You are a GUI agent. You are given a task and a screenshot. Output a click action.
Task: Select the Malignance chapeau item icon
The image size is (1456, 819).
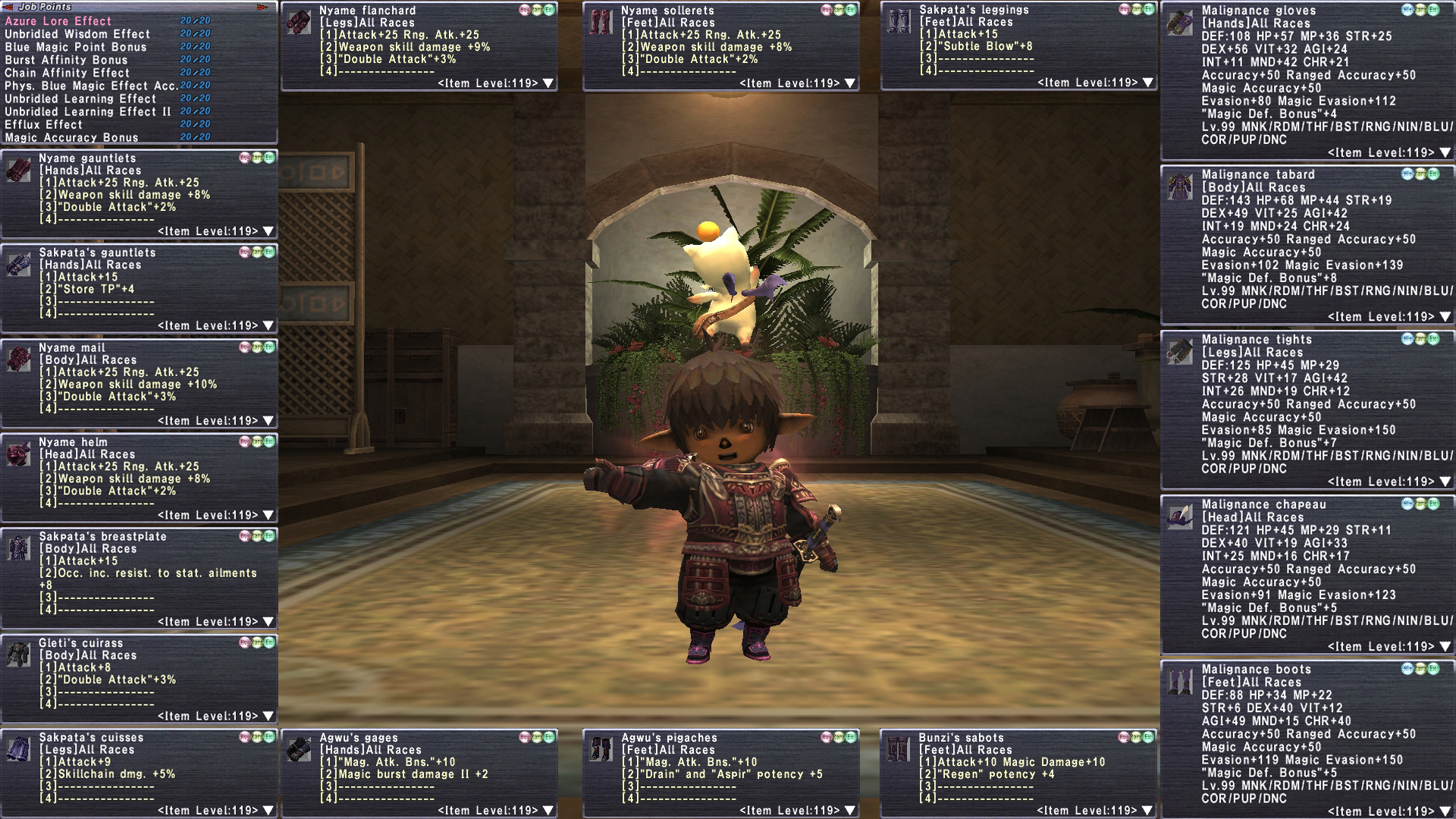click(1180, 516)
